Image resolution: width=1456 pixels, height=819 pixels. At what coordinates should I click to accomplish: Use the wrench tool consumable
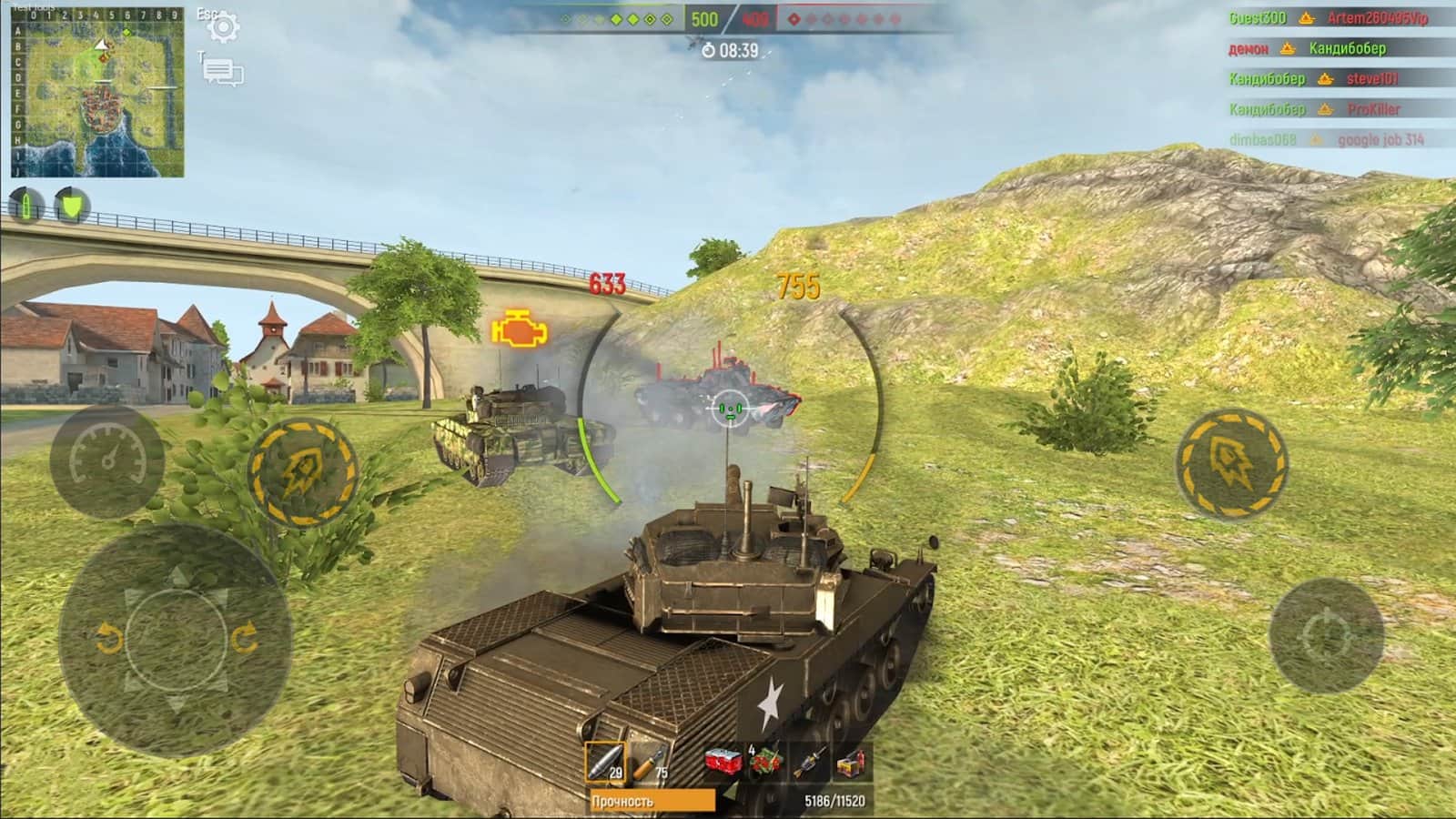click(808, 762)
